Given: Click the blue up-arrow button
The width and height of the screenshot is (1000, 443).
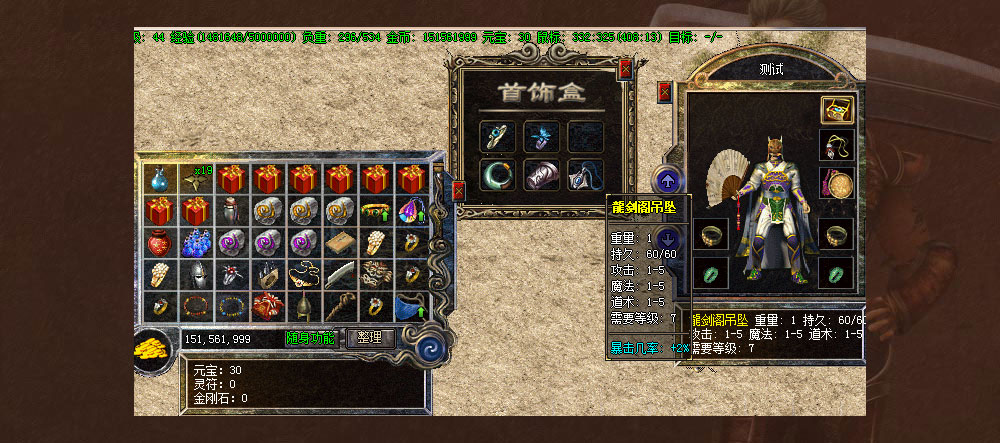Looking at the screenshot, I should (x=666, y=182).
